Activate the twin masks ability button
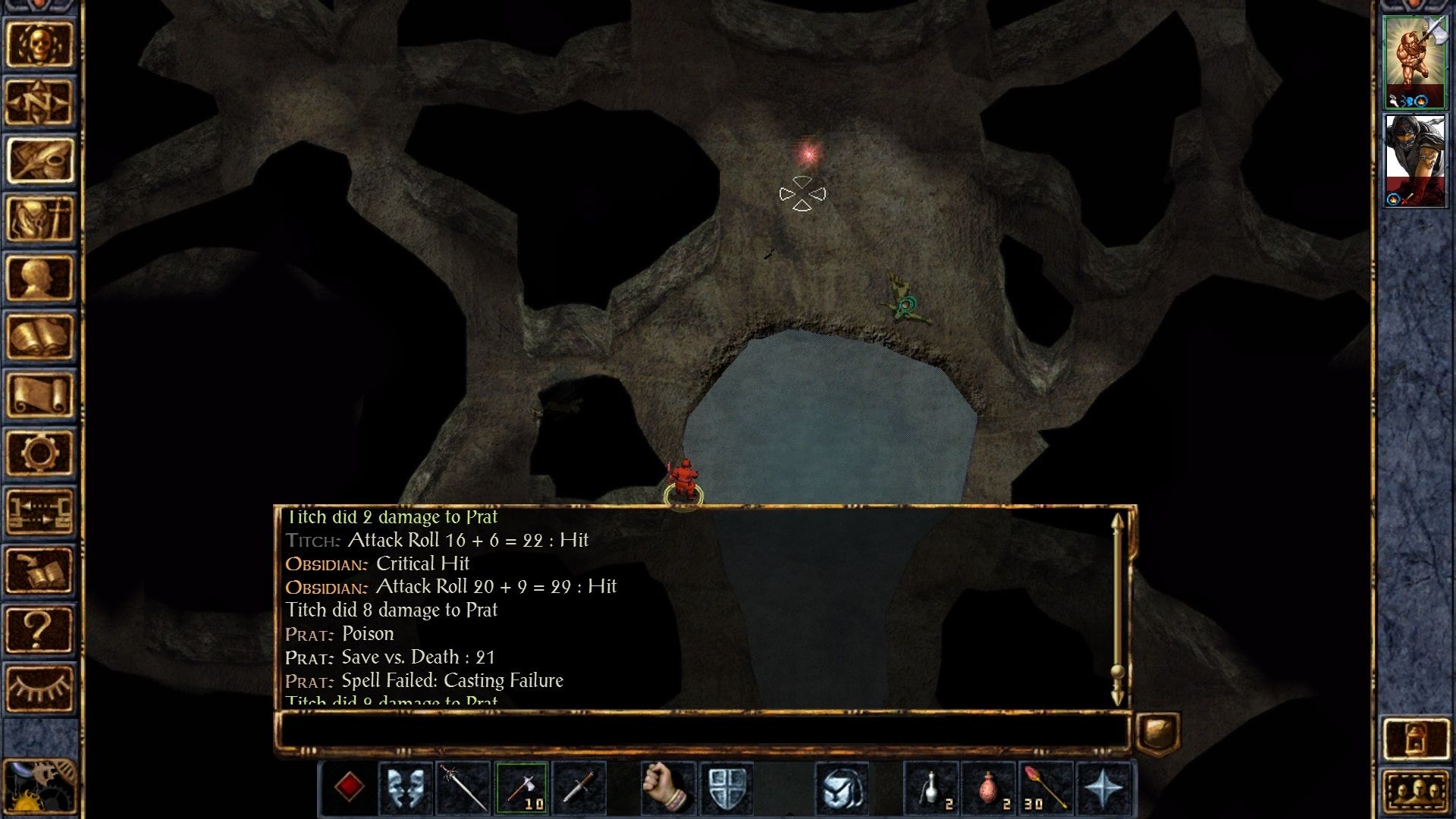This screenshot has height=819, width=1456. (x=406, y=788)
